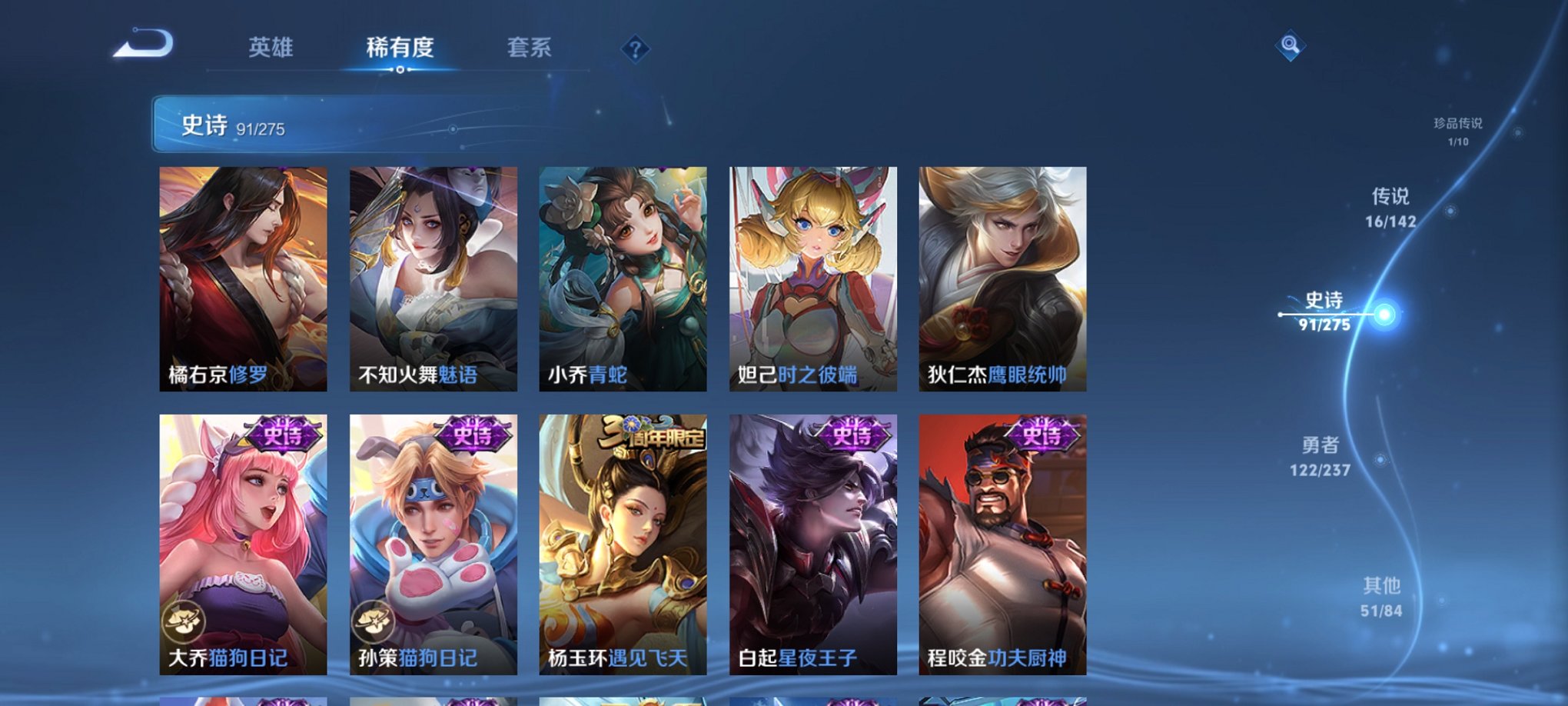Select the 稀有度 tab
The image size is (1568, 706).
pyautogui.click(x=399, y=48)
